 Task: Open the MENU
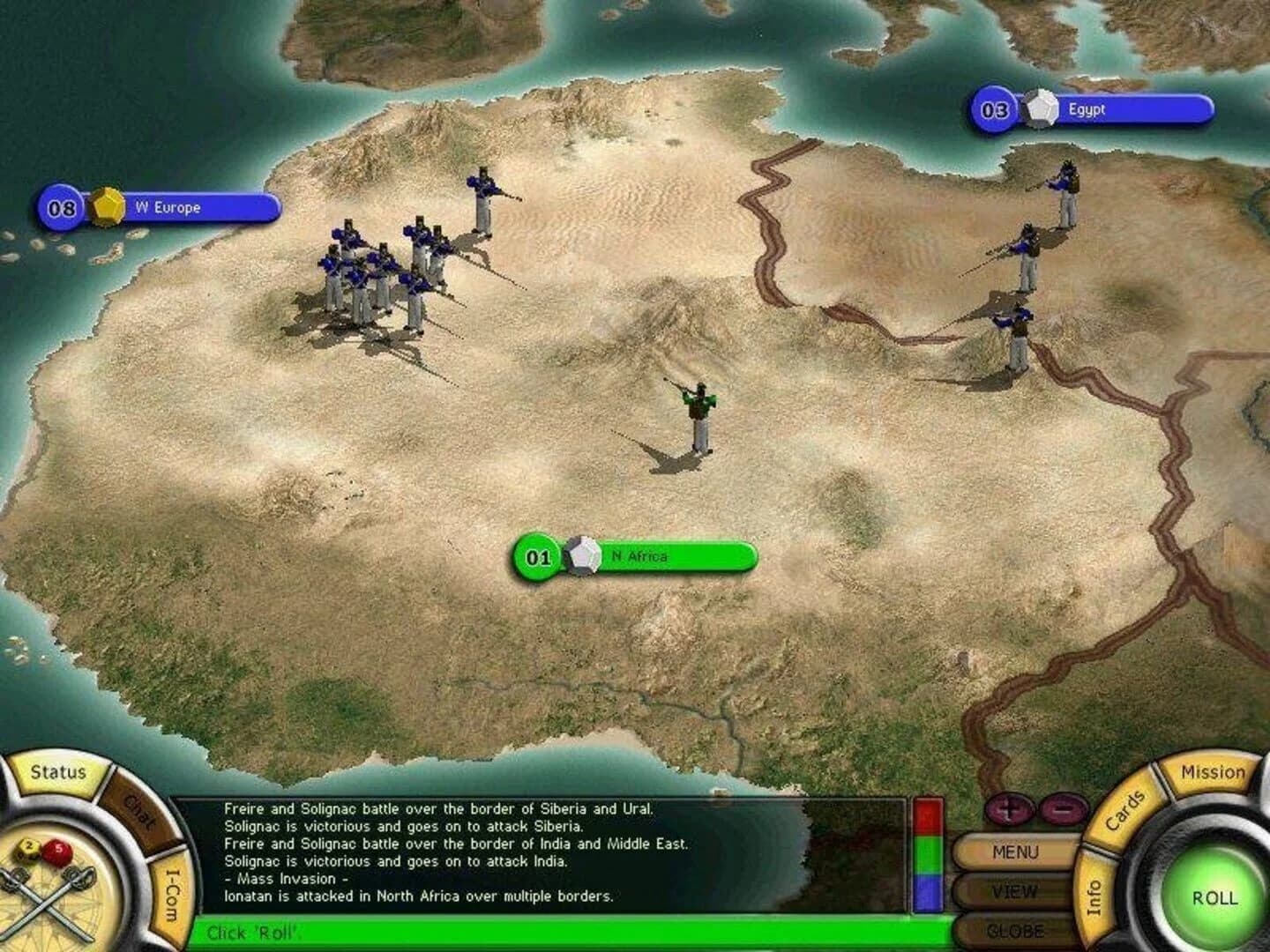[x=1016, y=852]
